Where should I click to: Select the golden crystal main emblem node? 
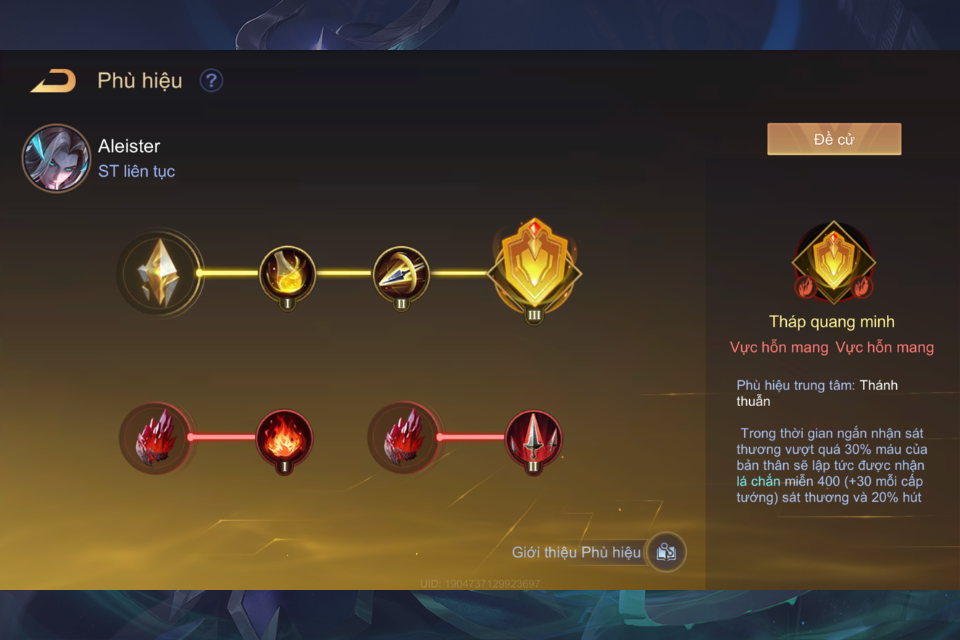[x=160, y=272]
